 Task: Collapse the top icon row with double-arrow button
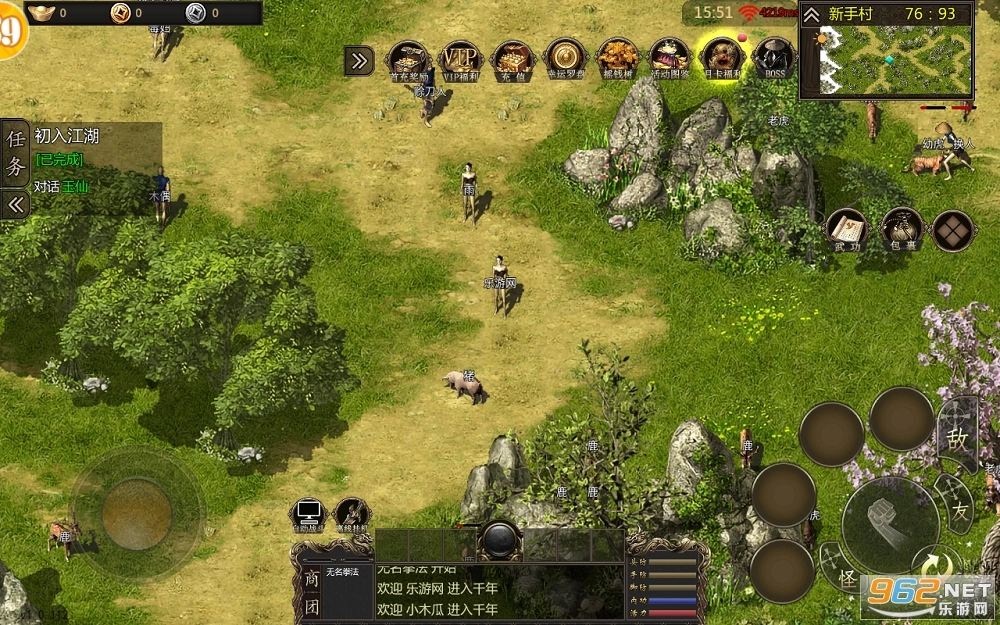point(358,61)
